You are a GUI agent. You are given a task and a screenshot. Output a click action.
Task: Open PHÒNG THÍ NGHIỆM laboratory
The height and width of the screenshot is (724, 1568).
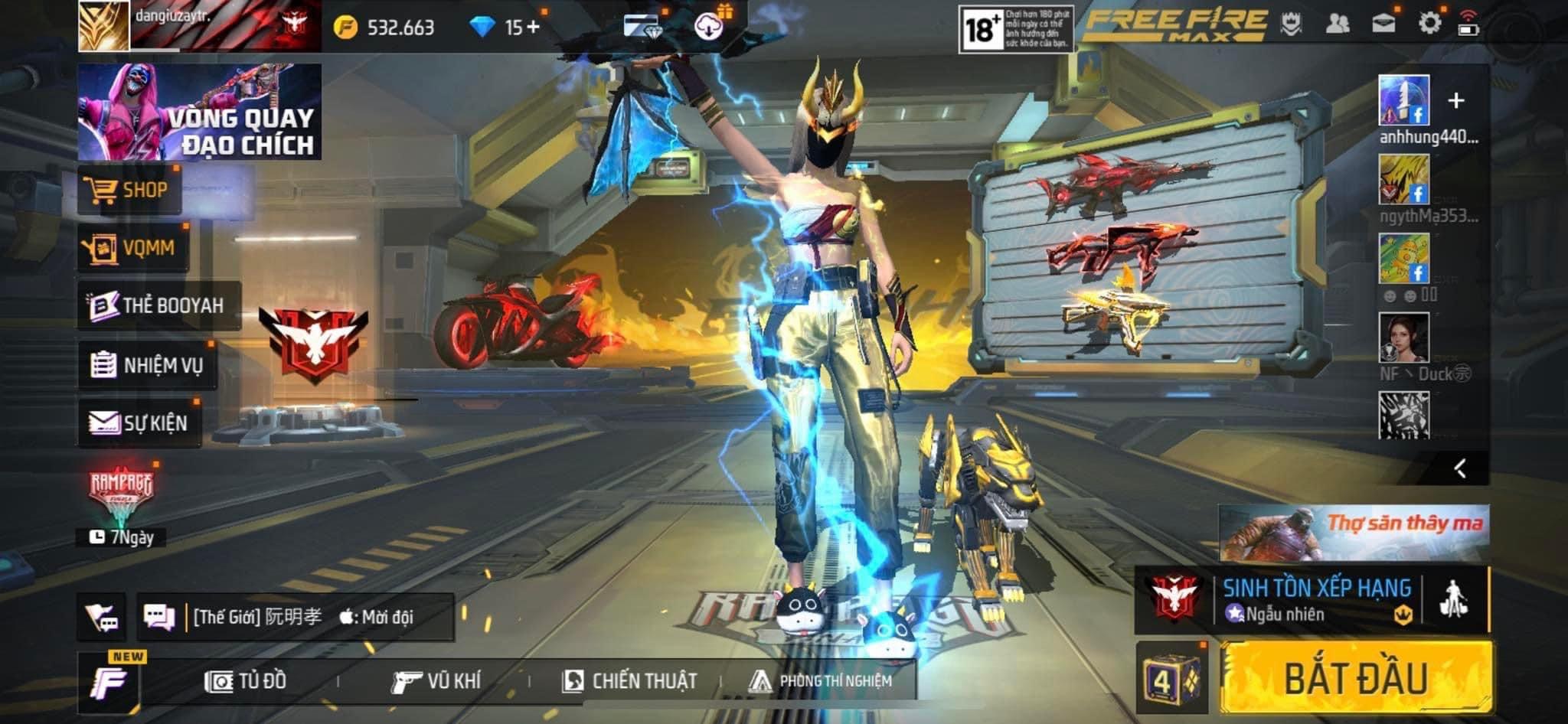coord(820,680)
